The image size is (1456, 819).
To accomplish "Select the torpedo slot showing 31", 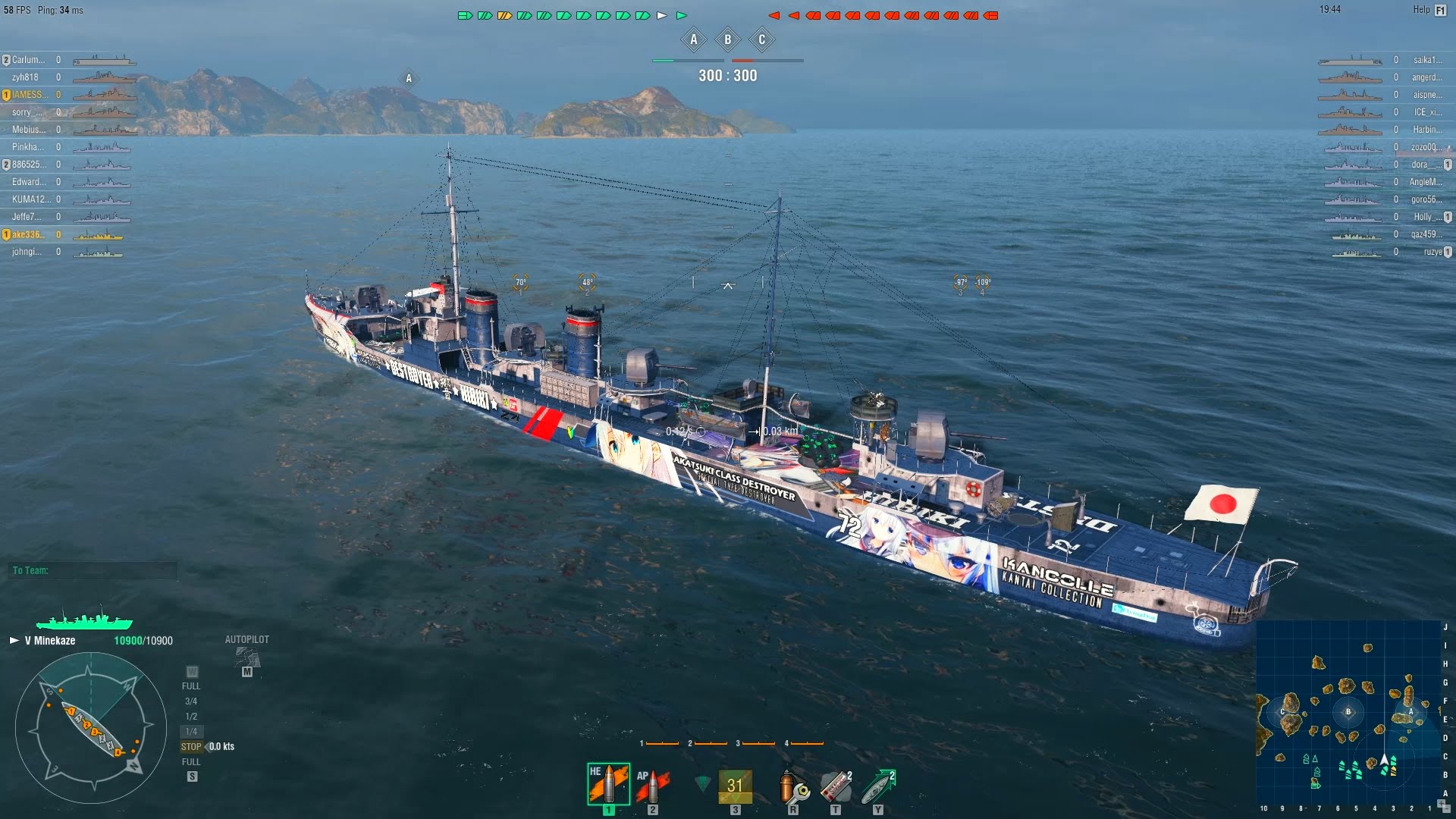I will (735, 786).
